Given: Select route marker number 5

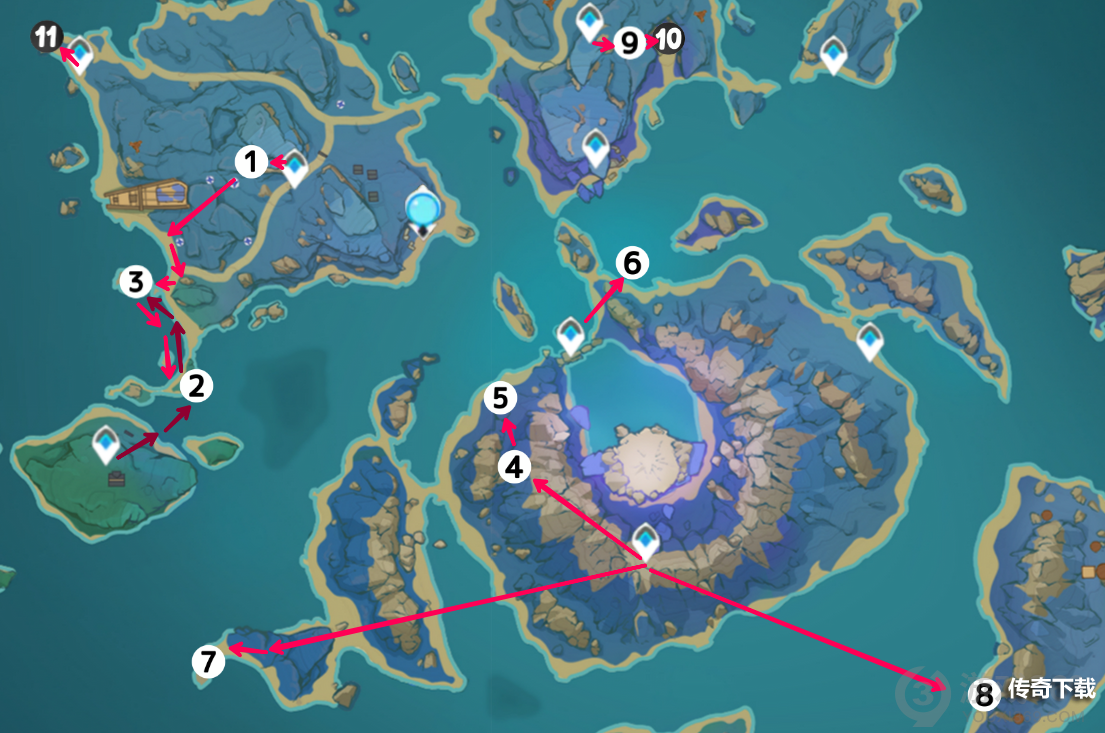Looking at the screenshot, I should point(500,398).
